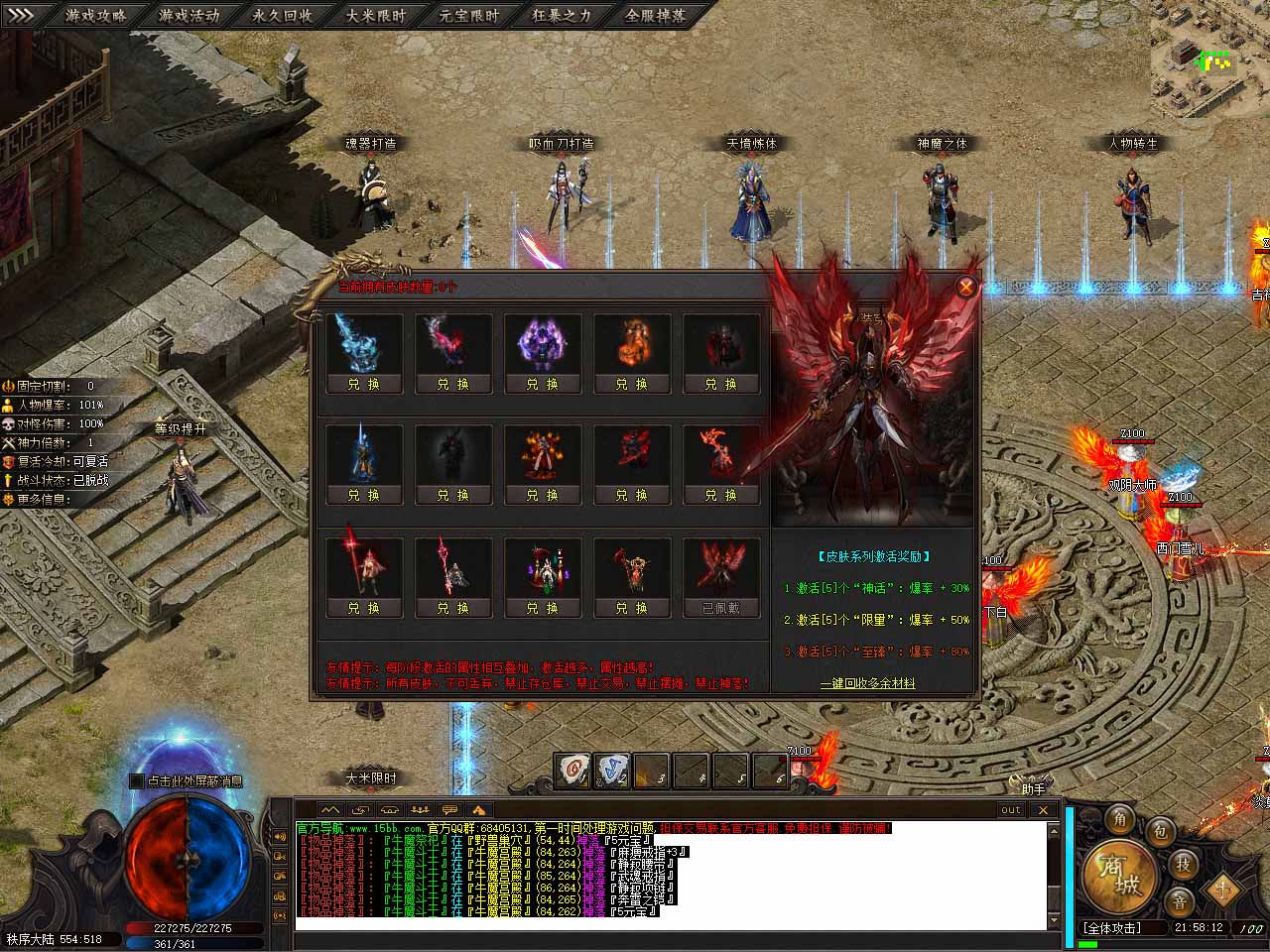
Task: Open the 游戏活动 menu
Action: (189, 15)
